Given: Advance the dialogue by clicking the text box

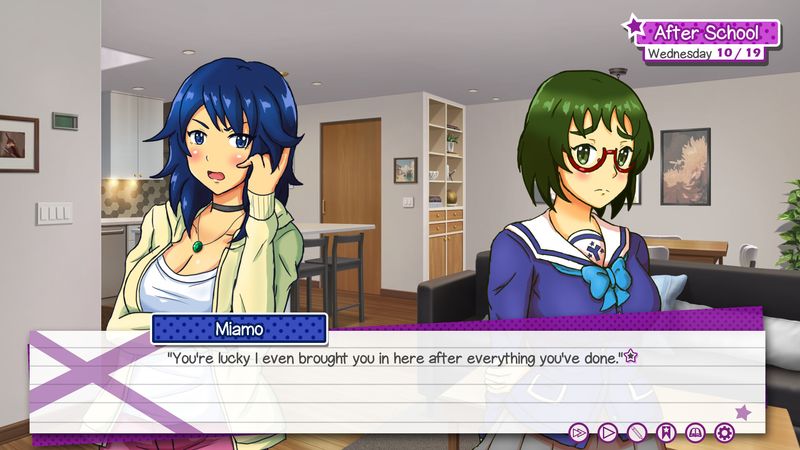Looking at the screenshot, I should 400,385.
